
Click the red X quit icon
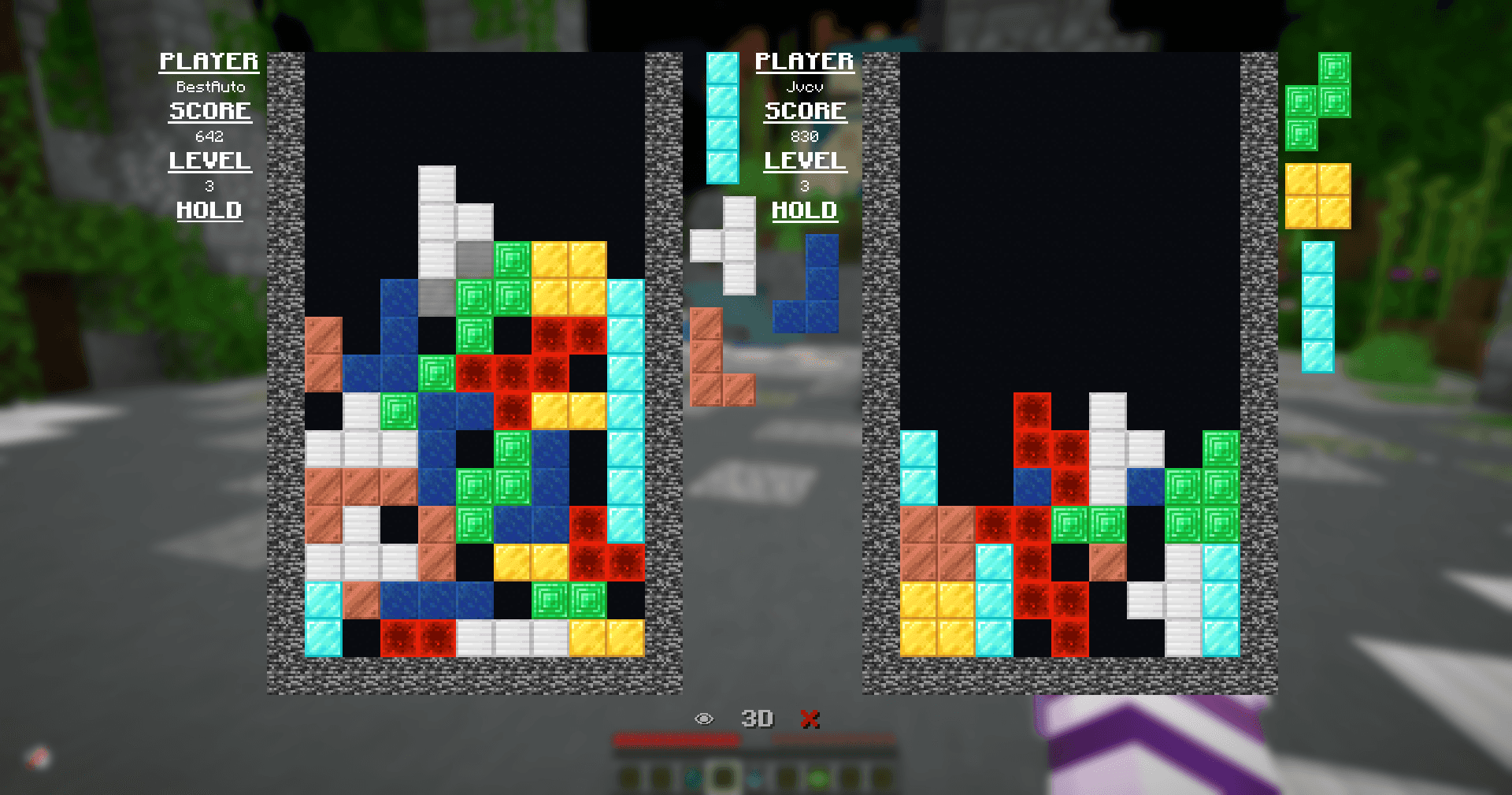tap(810, 718)
